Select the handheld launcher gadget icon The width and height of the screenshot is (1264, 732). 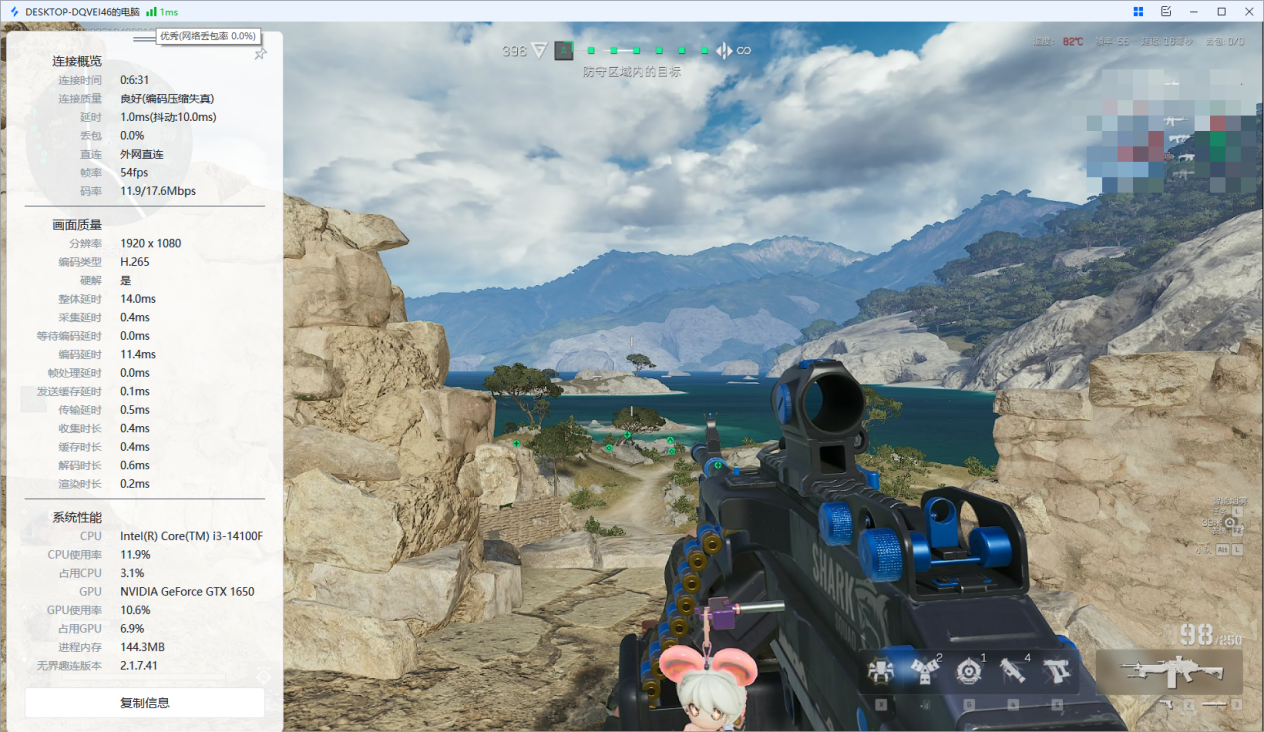coord(1012,671)
